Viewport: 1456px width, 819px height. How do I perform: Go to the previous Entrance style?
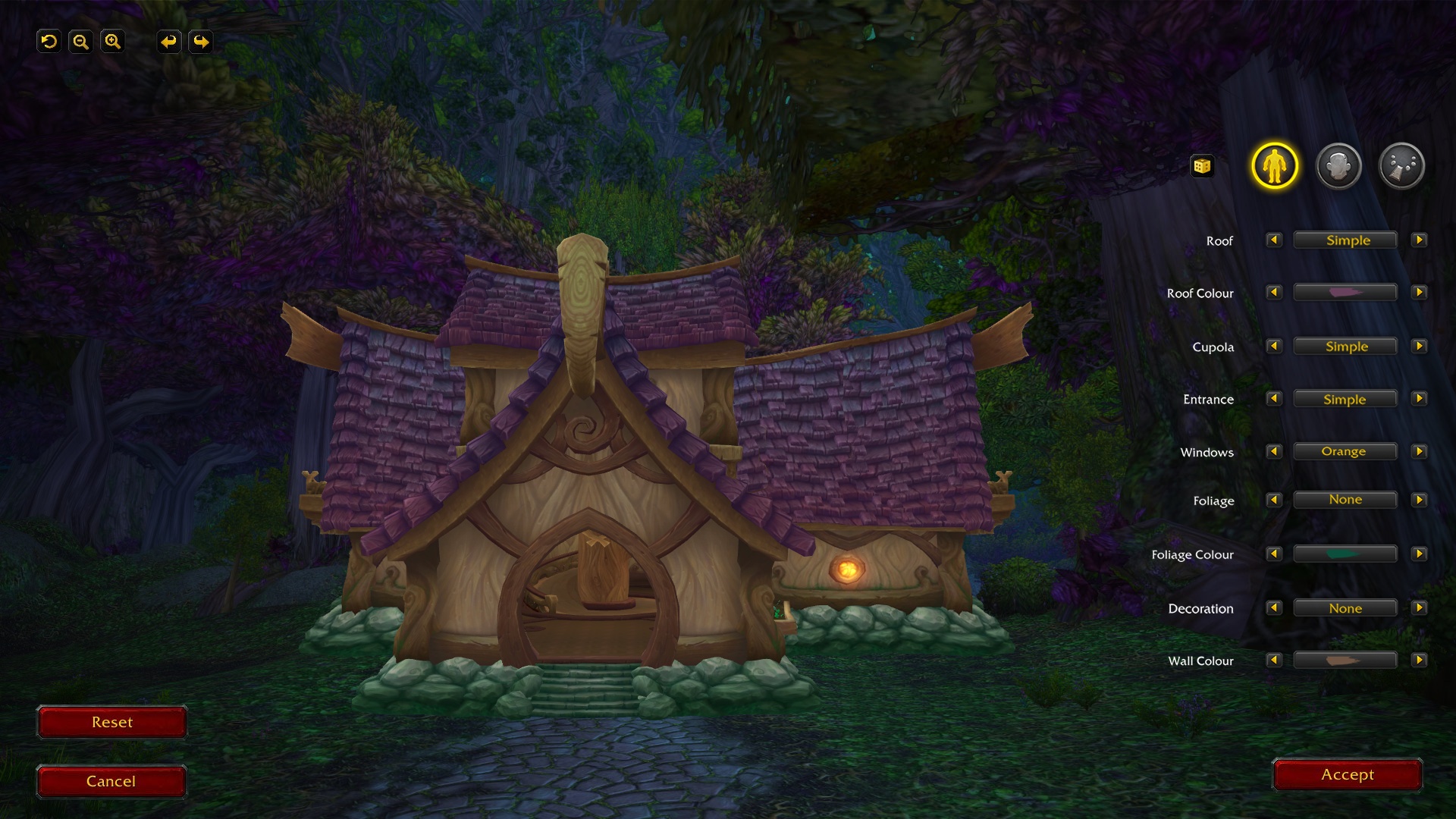click(x=1274, y=398)
